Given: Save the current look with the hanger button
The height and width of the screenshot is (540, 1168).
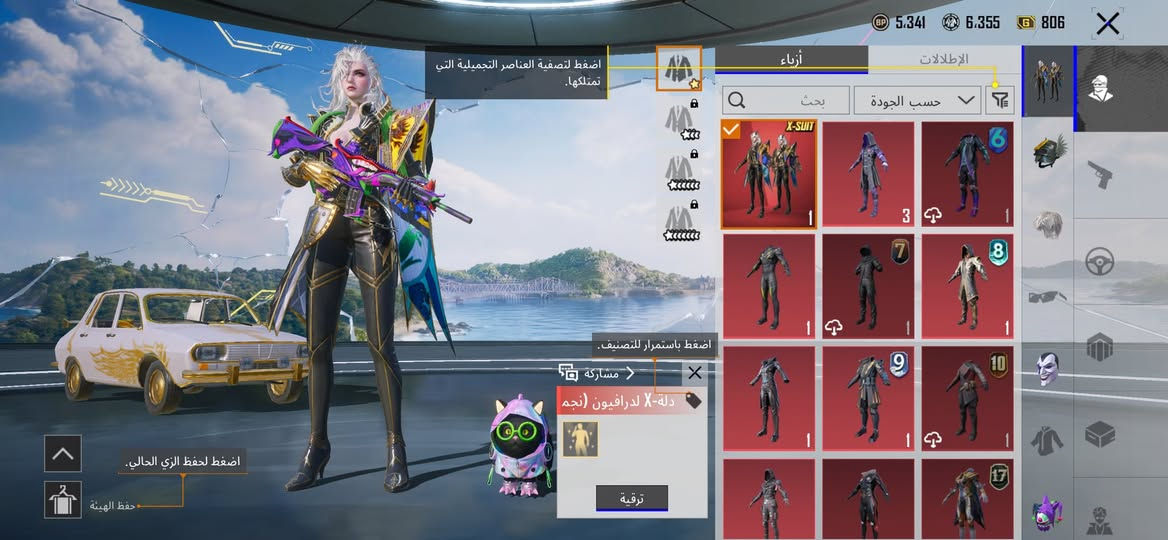Looking at the screenshot, I should [x=63, y=499].
